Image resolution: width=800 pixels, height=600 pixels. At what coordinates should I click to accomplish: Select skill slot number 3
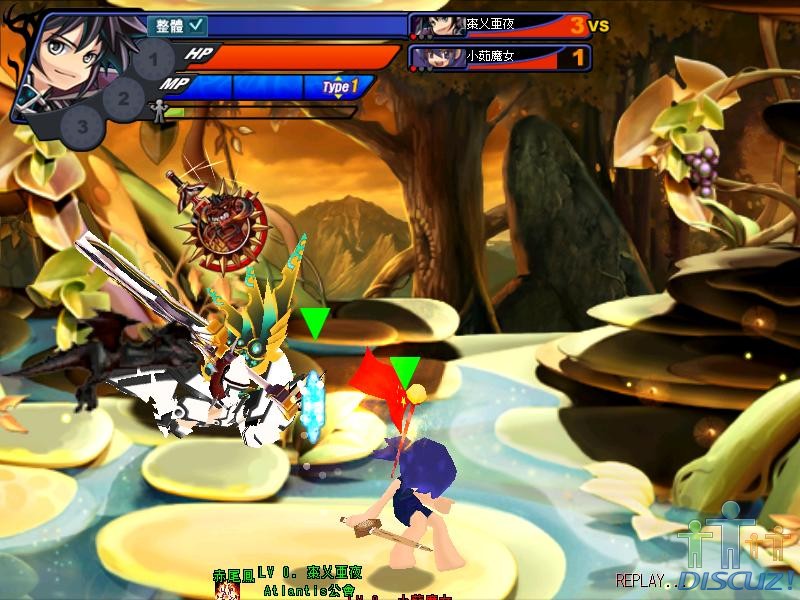[83, 127]
